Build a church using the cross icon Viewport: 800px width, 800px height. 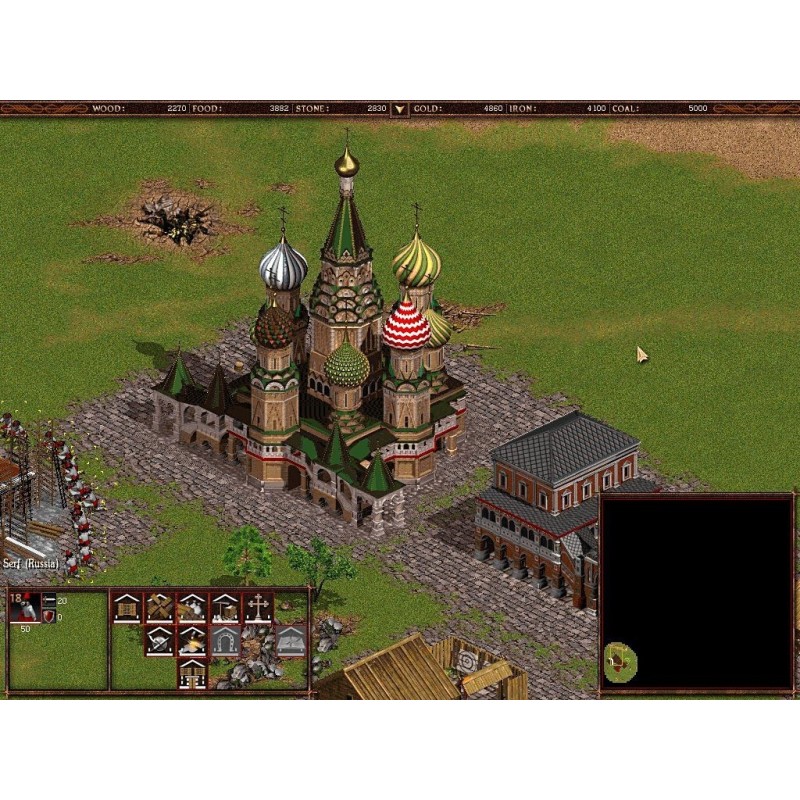(258, 607)
